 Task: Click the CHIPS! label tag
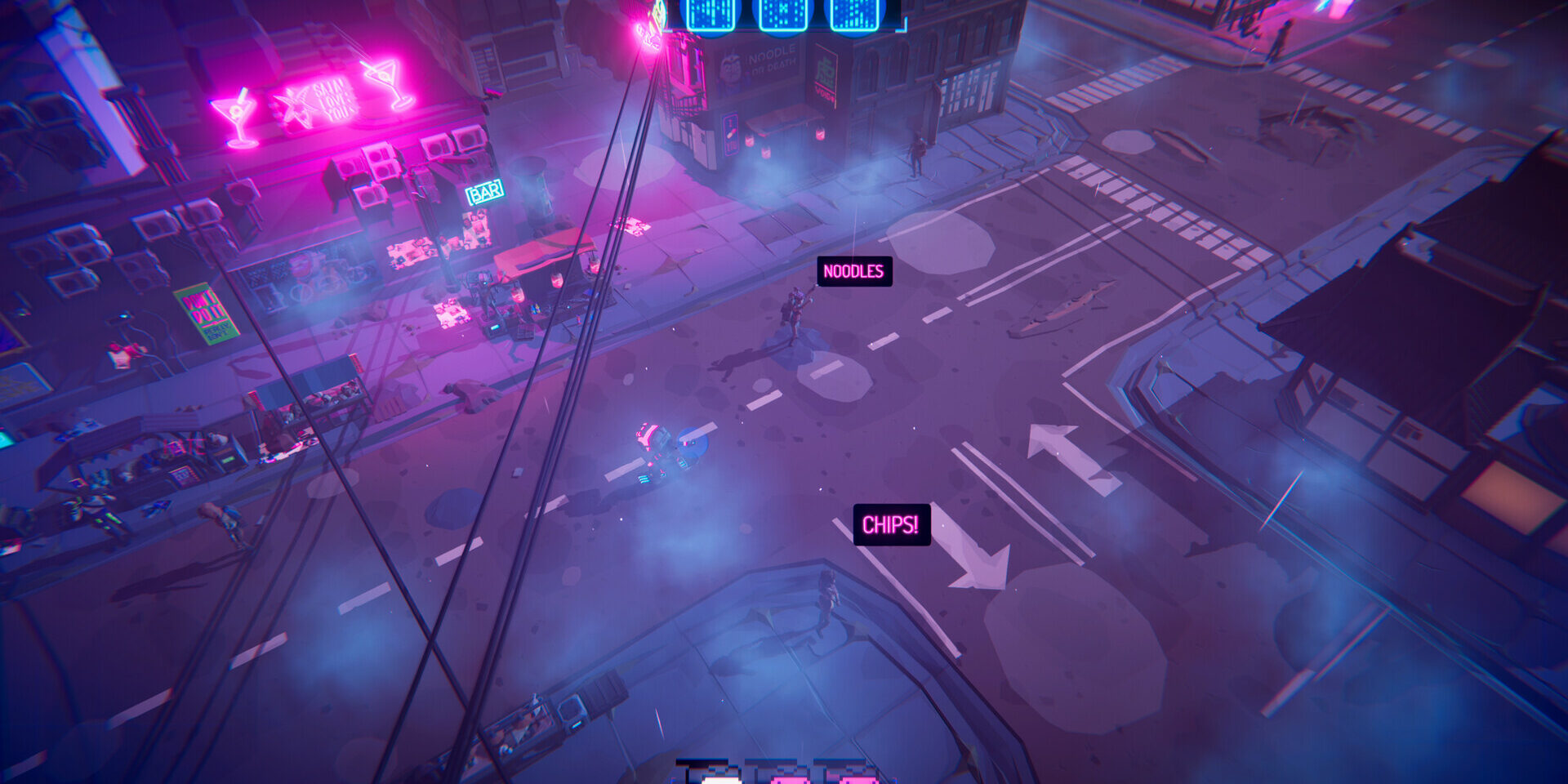click(x=891, y=524)
